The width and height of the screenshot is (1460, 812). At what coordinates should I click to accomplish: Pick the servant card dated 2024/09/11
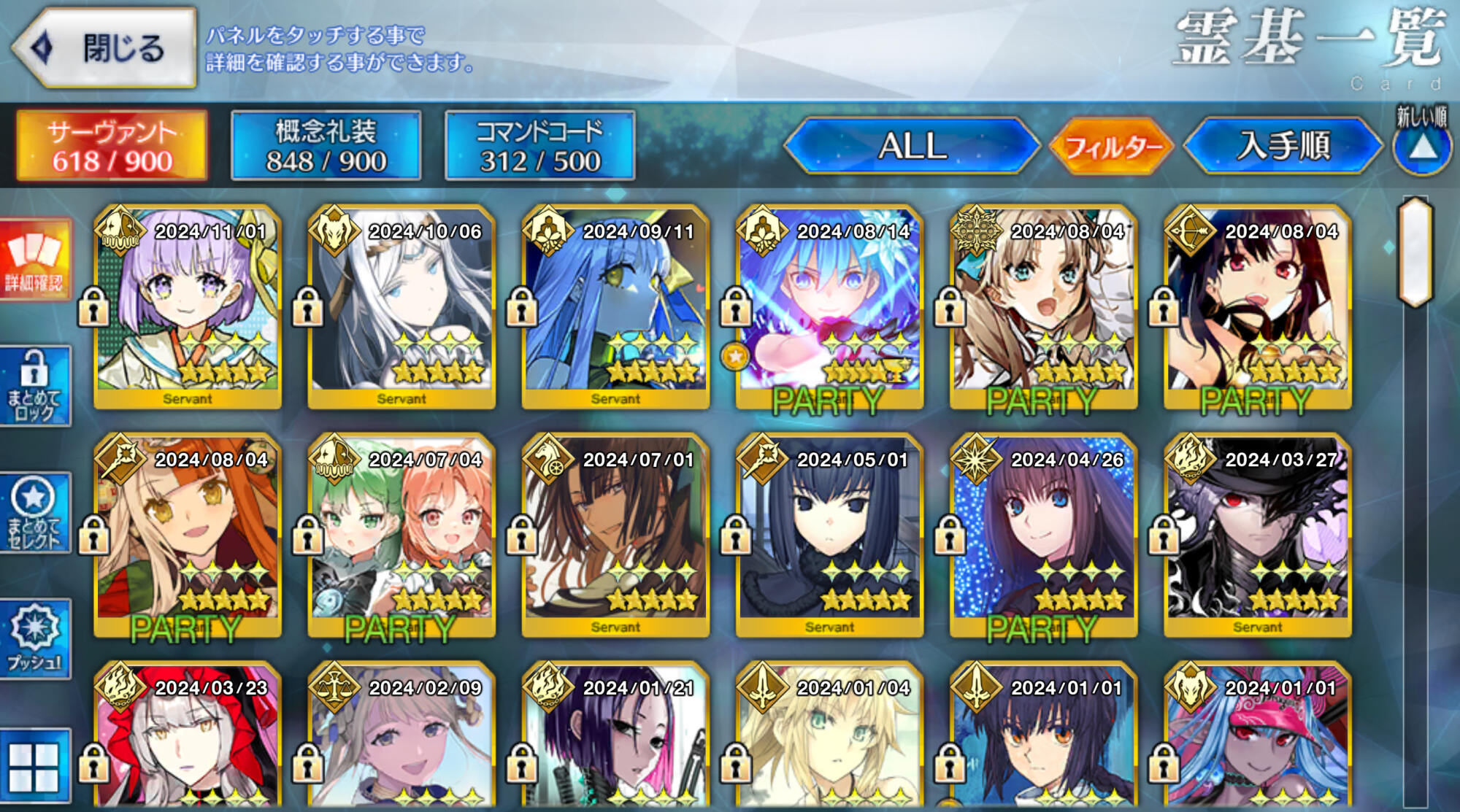pos(615,306)
